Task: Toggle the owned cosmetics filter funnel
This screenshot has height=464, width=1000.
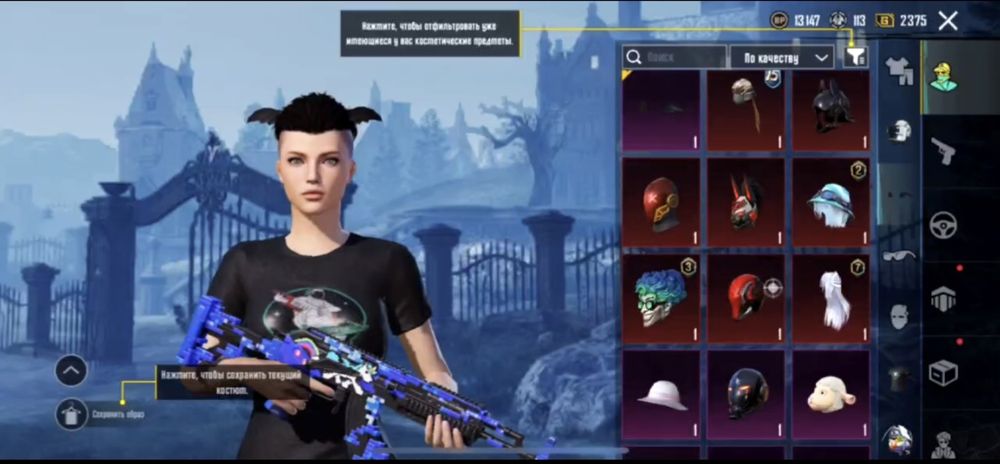Action: pos(854,57)
